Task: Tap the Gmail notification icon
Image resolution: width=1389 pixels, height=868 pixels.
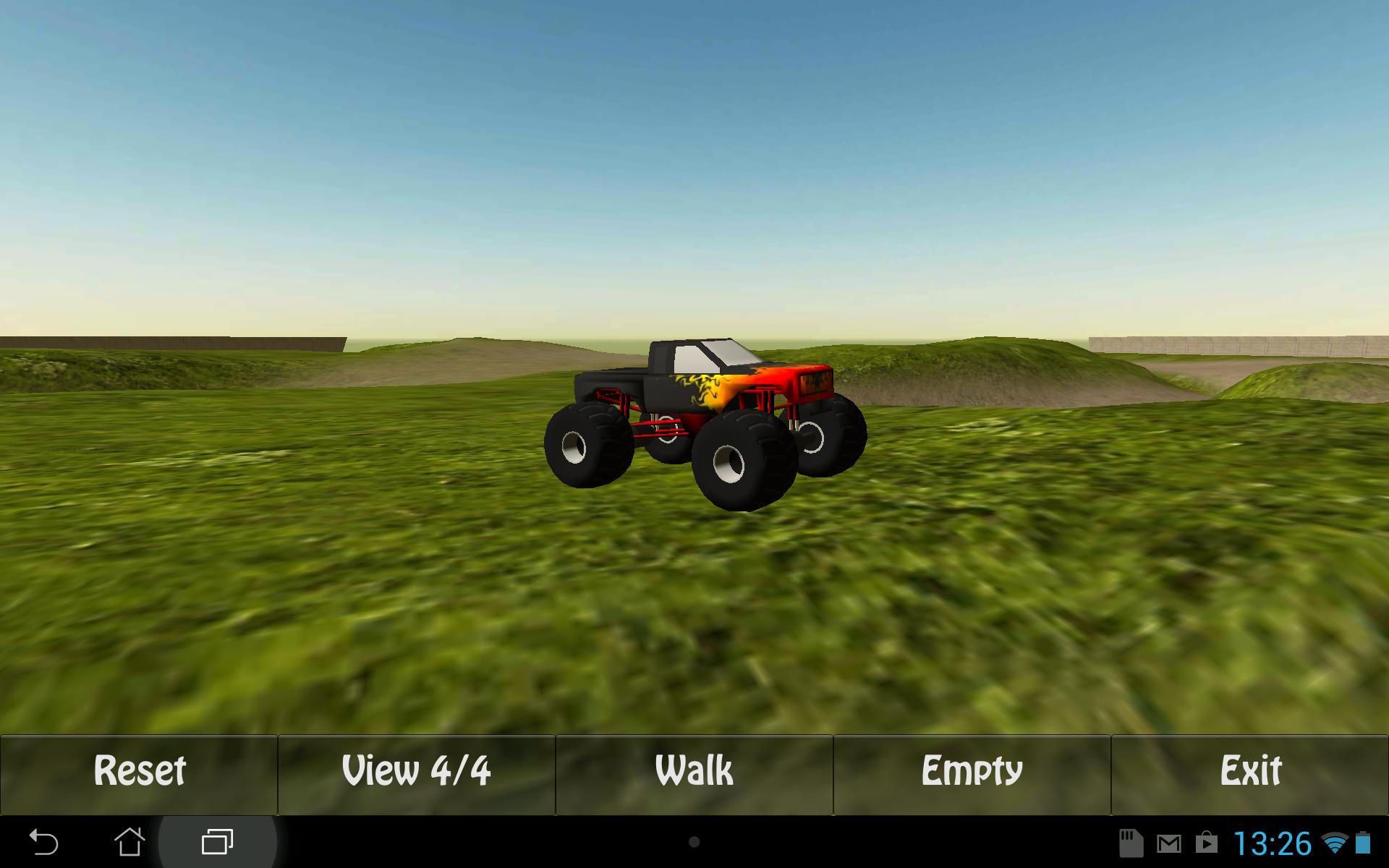Action: click(x=1169, y=843)
